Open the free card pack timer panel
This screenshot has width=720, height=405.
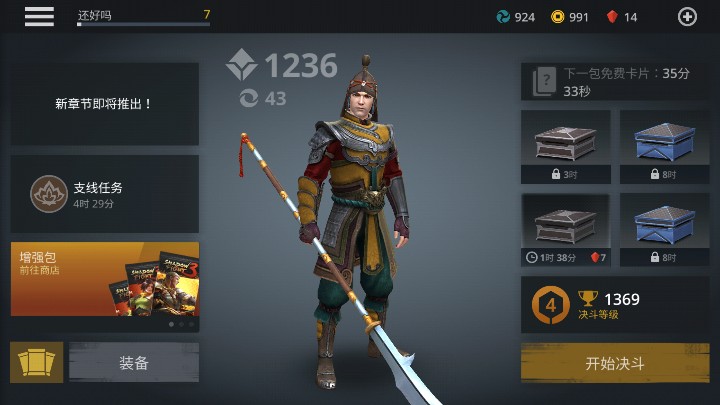pos(615,81)
